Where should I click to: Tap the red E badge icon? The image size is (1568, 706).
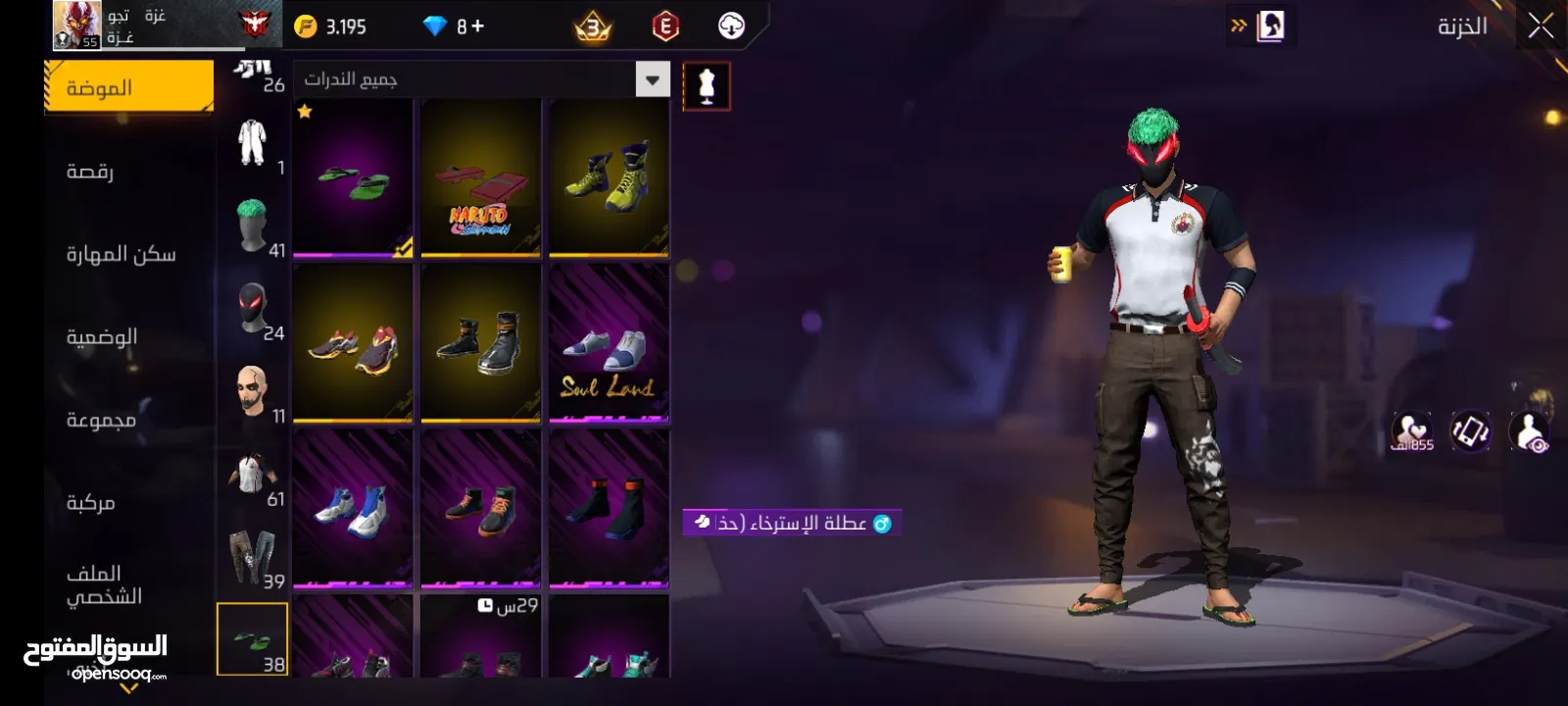[665, 26]
